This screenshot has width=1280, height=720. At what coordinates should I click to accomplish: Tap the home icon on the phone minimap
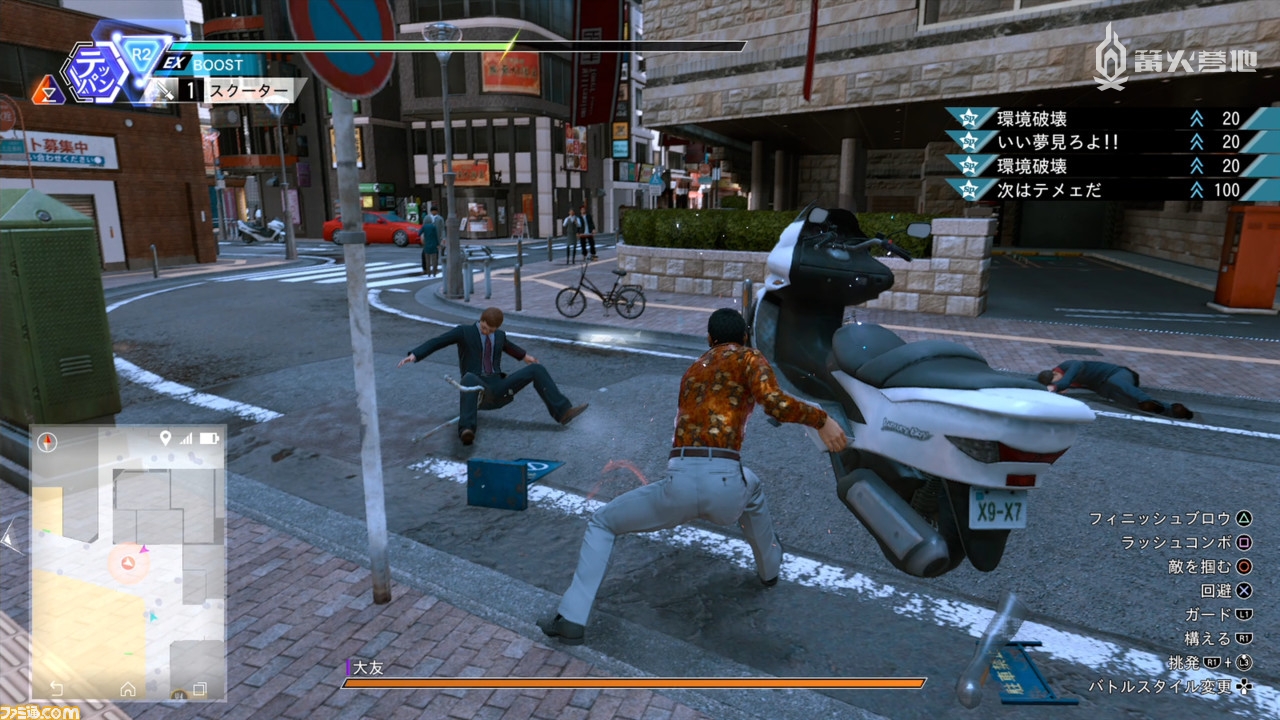pyautogui.click(x=128, y=689)
